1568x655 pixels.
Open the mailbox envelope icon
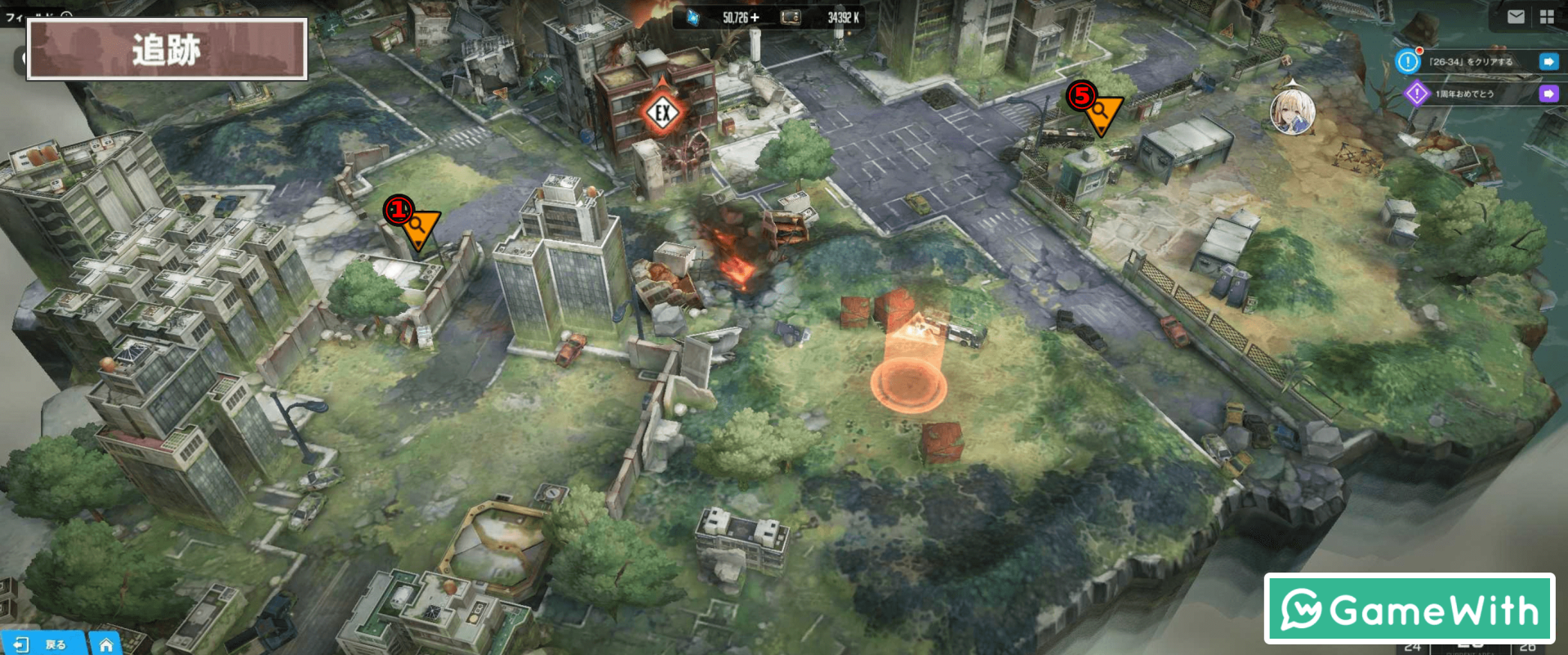pyautogui.click(x=1516, y=17)
